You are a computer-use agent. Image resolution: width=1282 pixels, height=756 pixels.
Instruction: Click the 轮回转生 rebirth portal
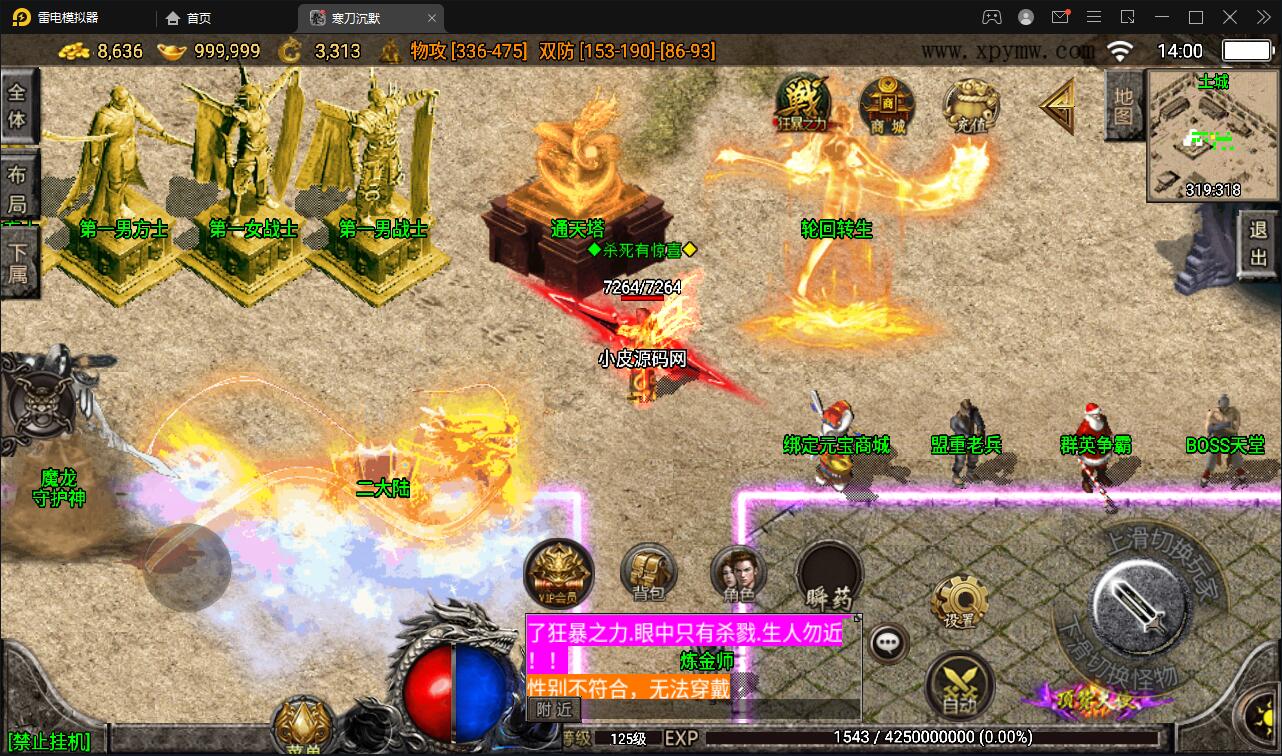click(x=835, y=230)
